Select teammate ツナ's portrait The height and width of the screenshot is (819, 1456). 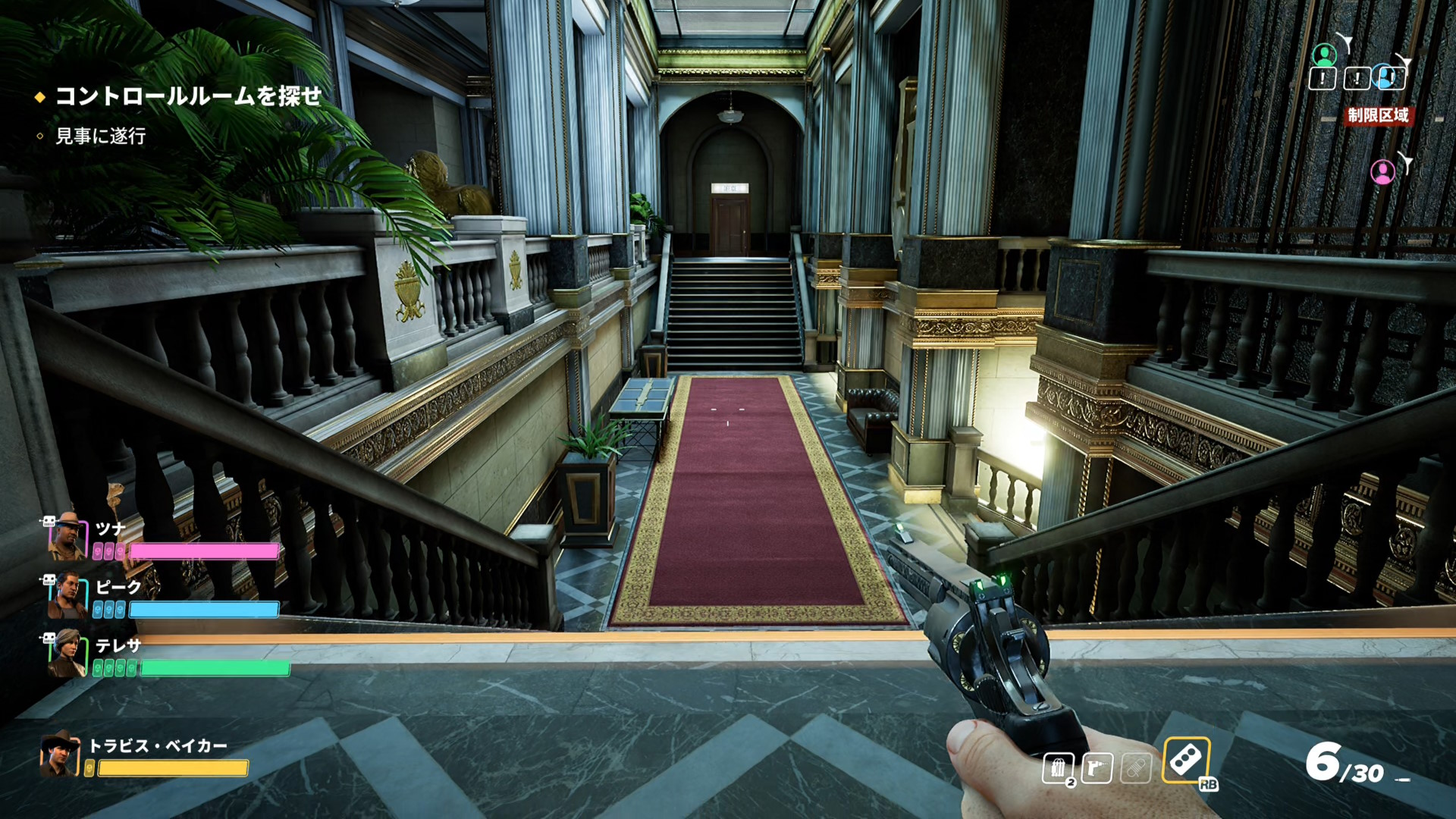[67, 535]
